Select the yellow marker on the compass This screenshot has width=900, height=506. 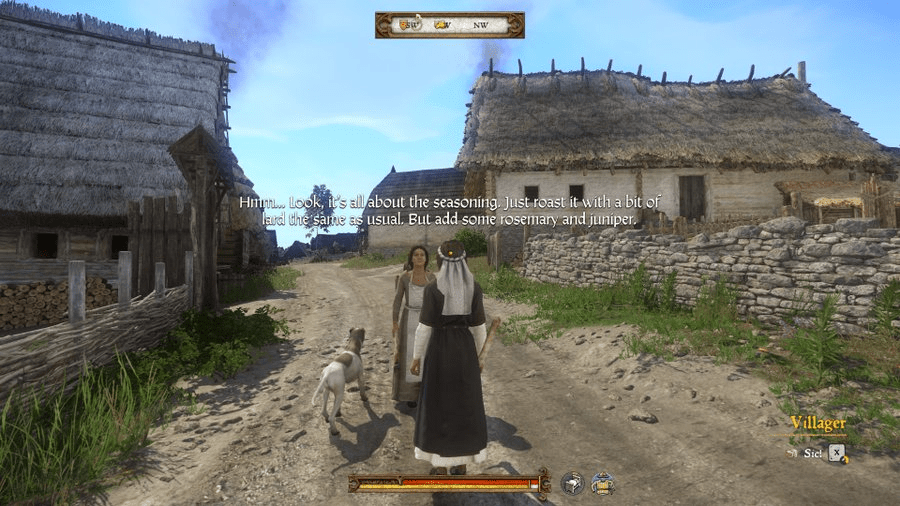pos(438,25)
